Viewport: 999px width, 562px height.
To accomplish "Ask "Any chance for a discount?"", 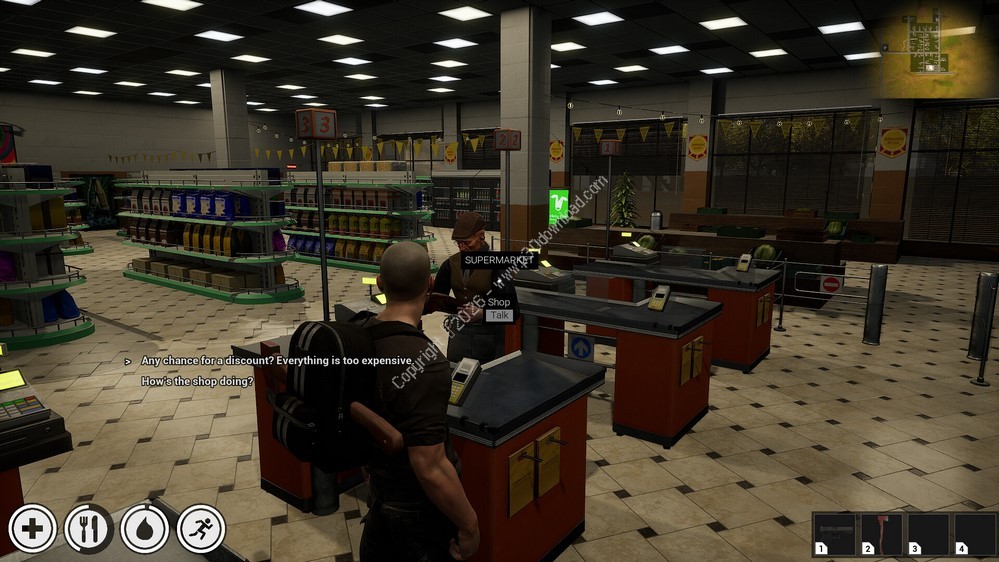I will coord(277,360).
